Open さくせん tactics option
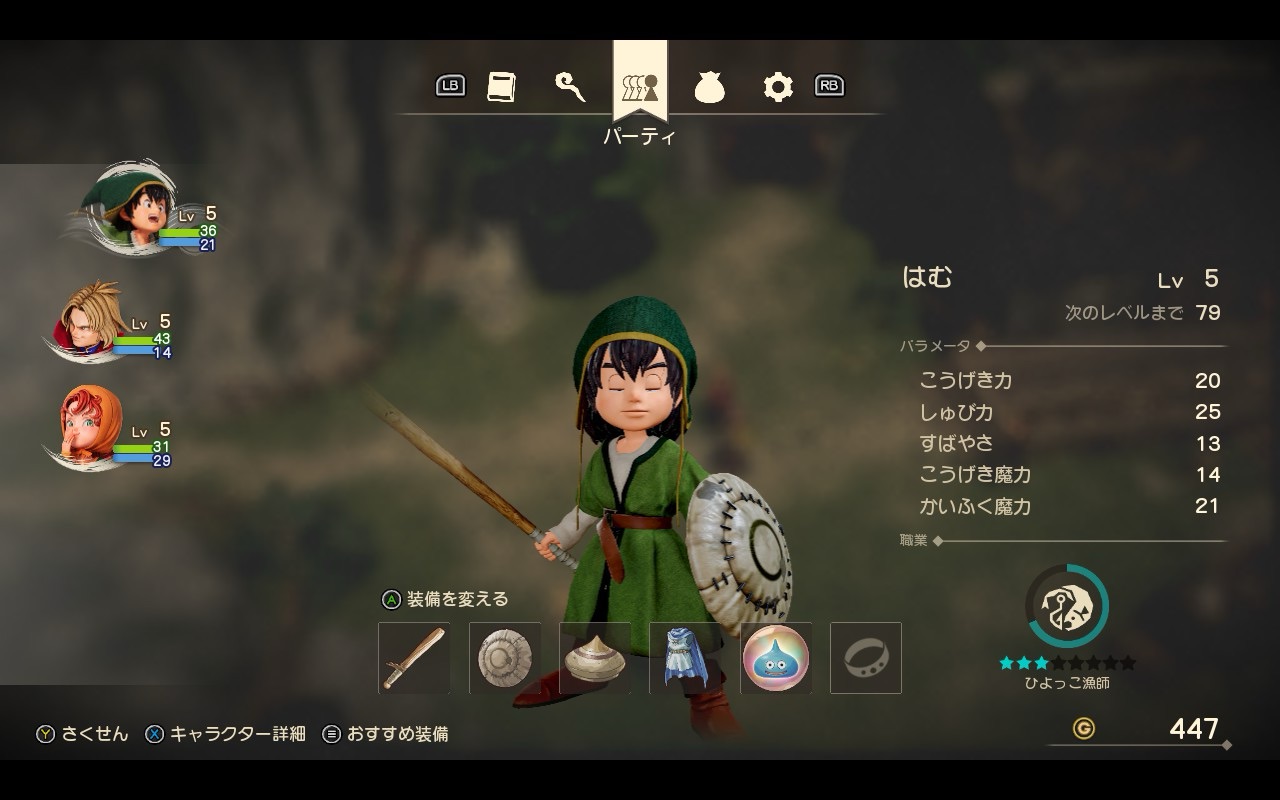This screenshot has height=800, width=1280. pos(84,734)
